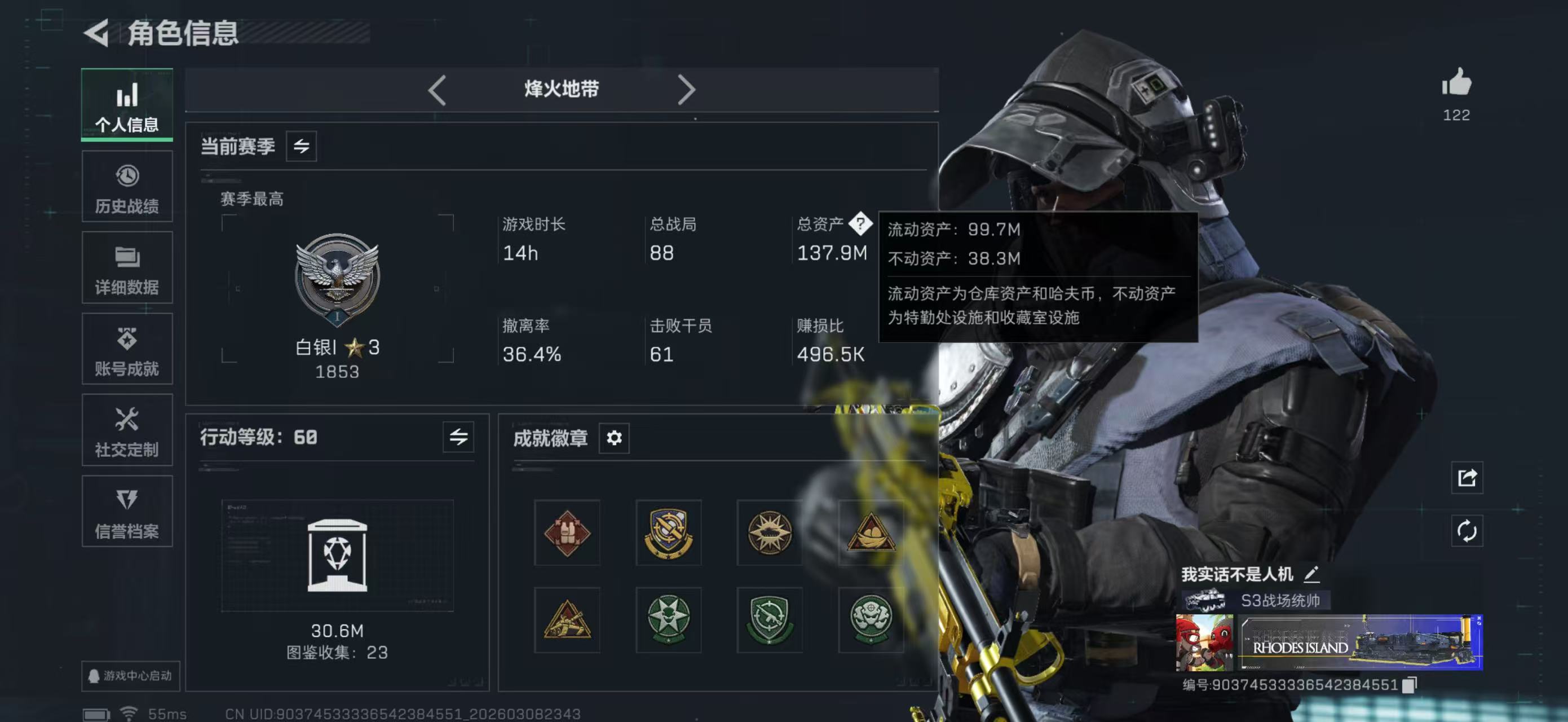
Task: Browse next map with right arrow
Action: [x=688, y=89]
